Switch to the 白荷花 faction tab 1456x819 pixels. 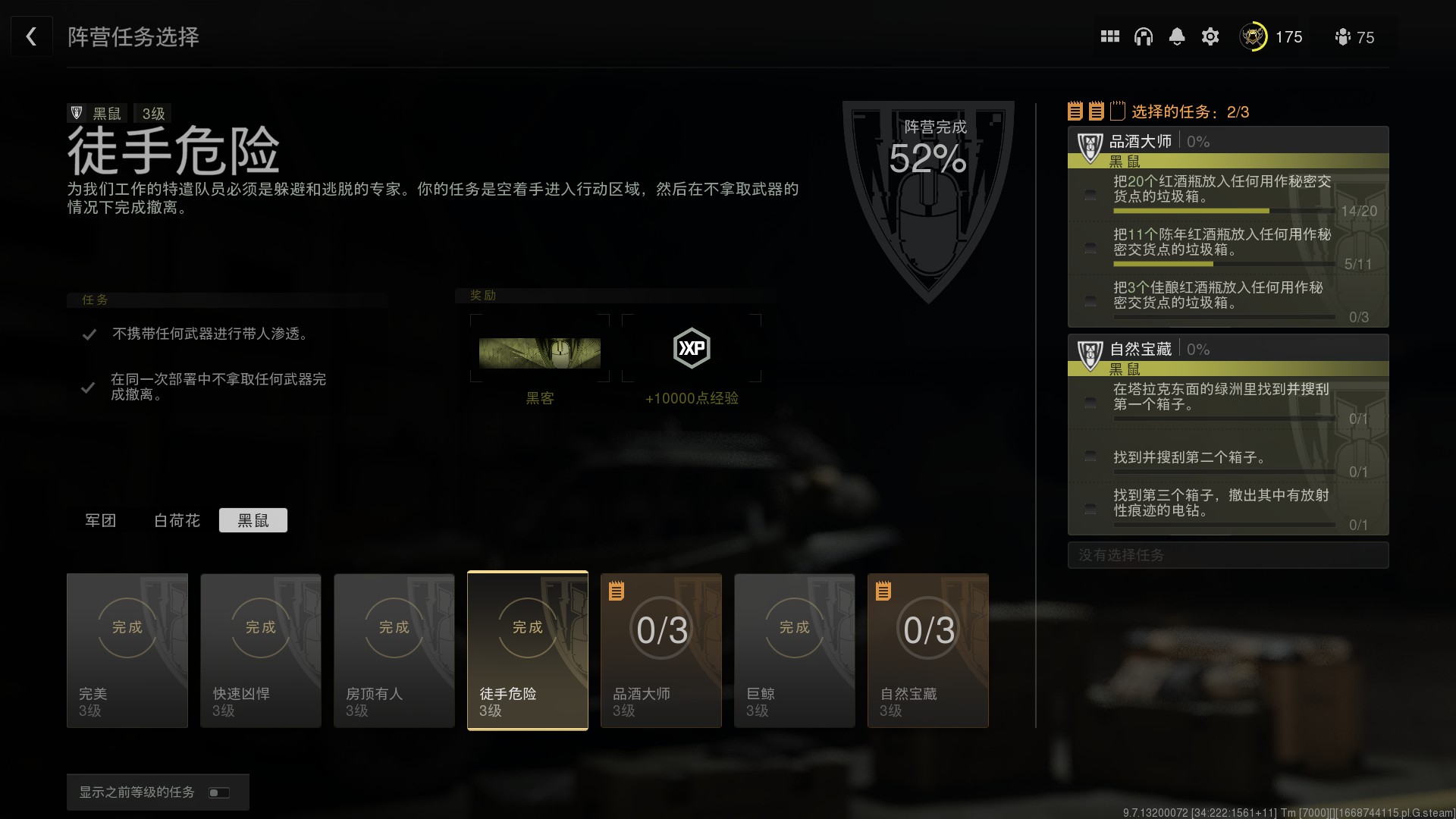[x=177, y=520]
